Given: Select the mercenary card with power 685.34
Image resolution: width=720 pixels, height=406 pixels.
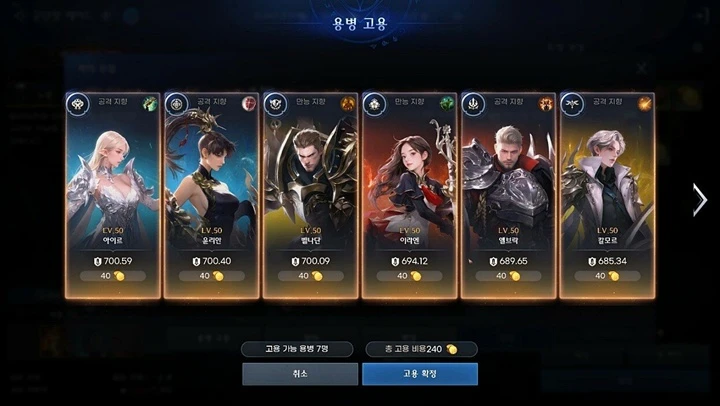Looking at the screenshot, I should (607, 190).
